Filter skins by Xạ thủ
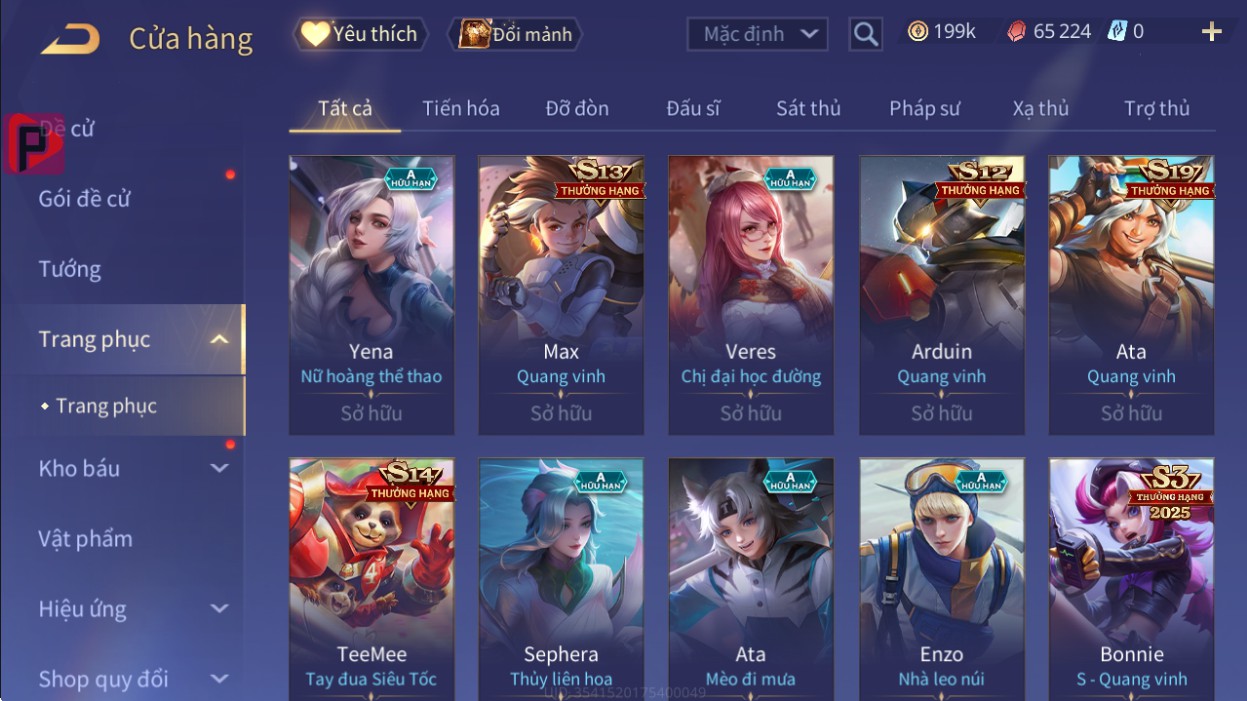The image size is (1247, 701). [x=1040, y=108]
